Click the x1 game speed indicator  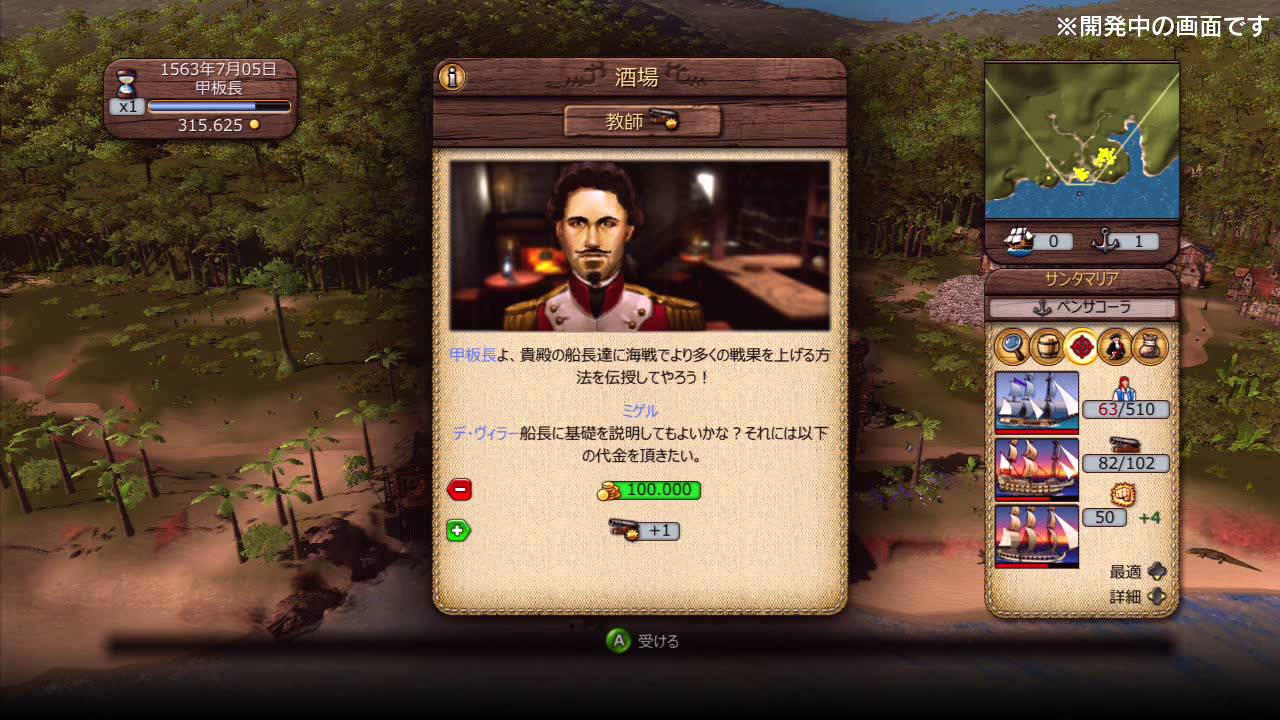[127, 106]
